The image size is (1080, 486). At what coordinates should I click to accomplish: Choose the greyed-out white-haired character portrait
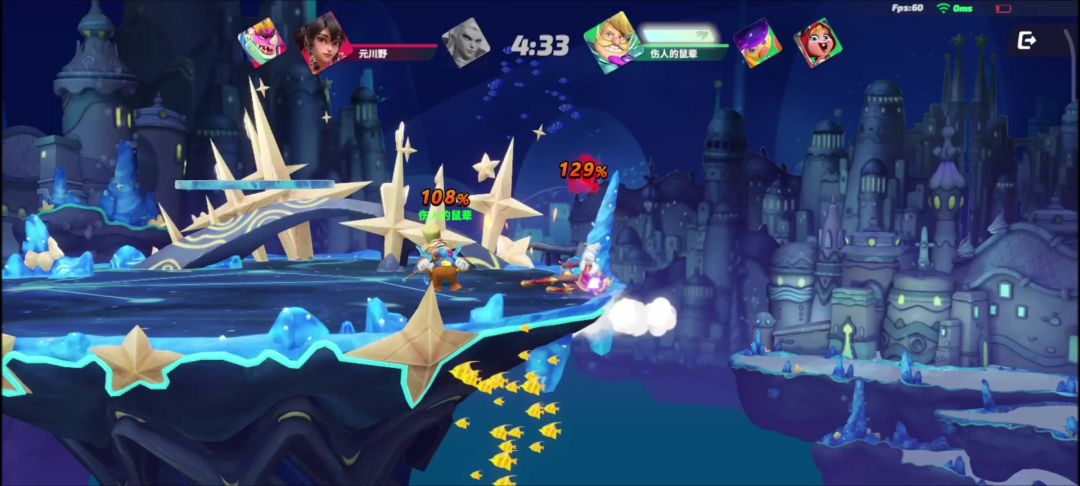pyautogui.click(x=465, y=43)
